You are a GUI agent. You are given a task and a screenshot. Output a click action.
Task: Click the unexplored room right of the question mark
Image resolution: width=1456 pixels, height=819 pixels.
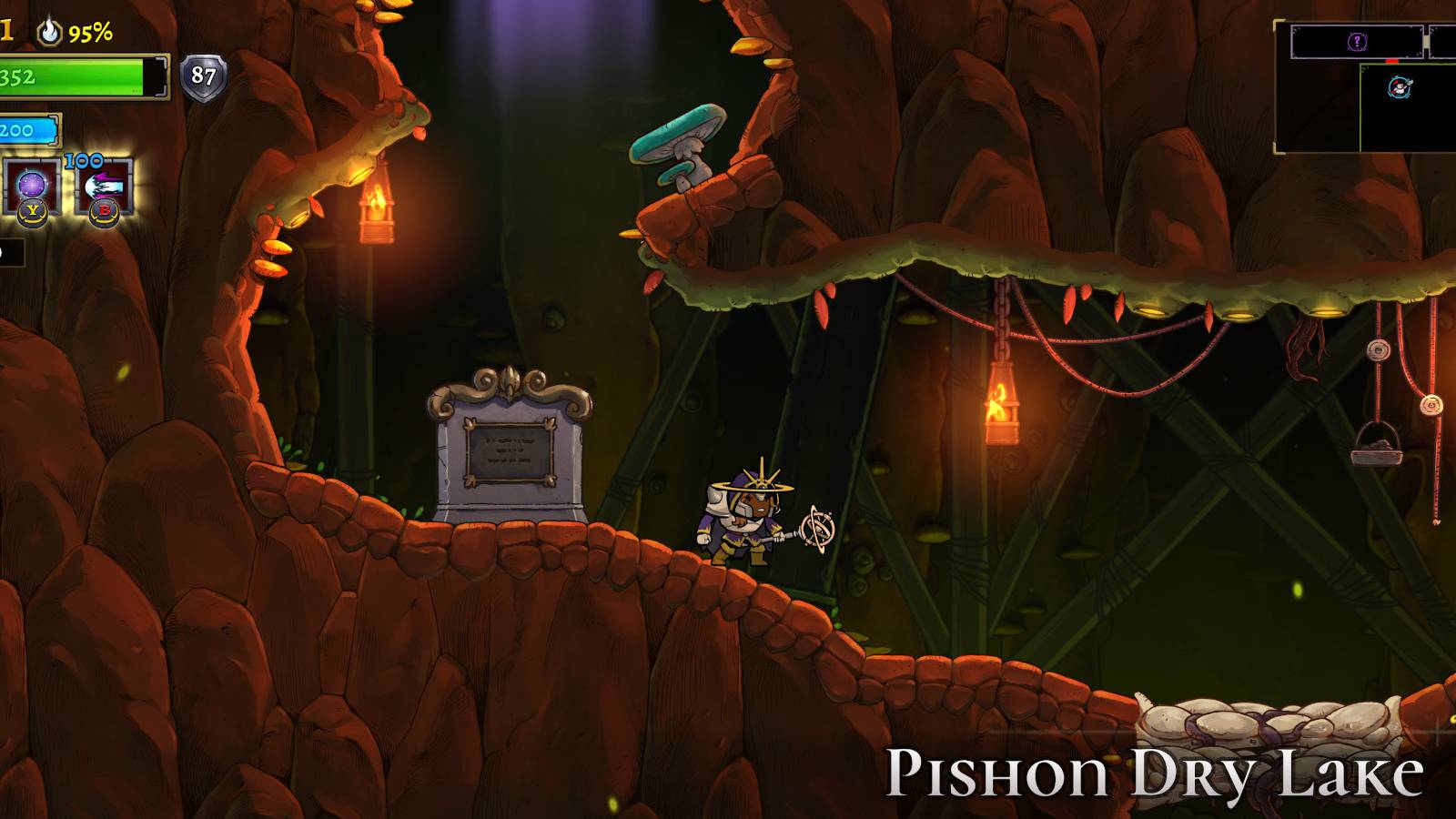[x=1443, y=40]
